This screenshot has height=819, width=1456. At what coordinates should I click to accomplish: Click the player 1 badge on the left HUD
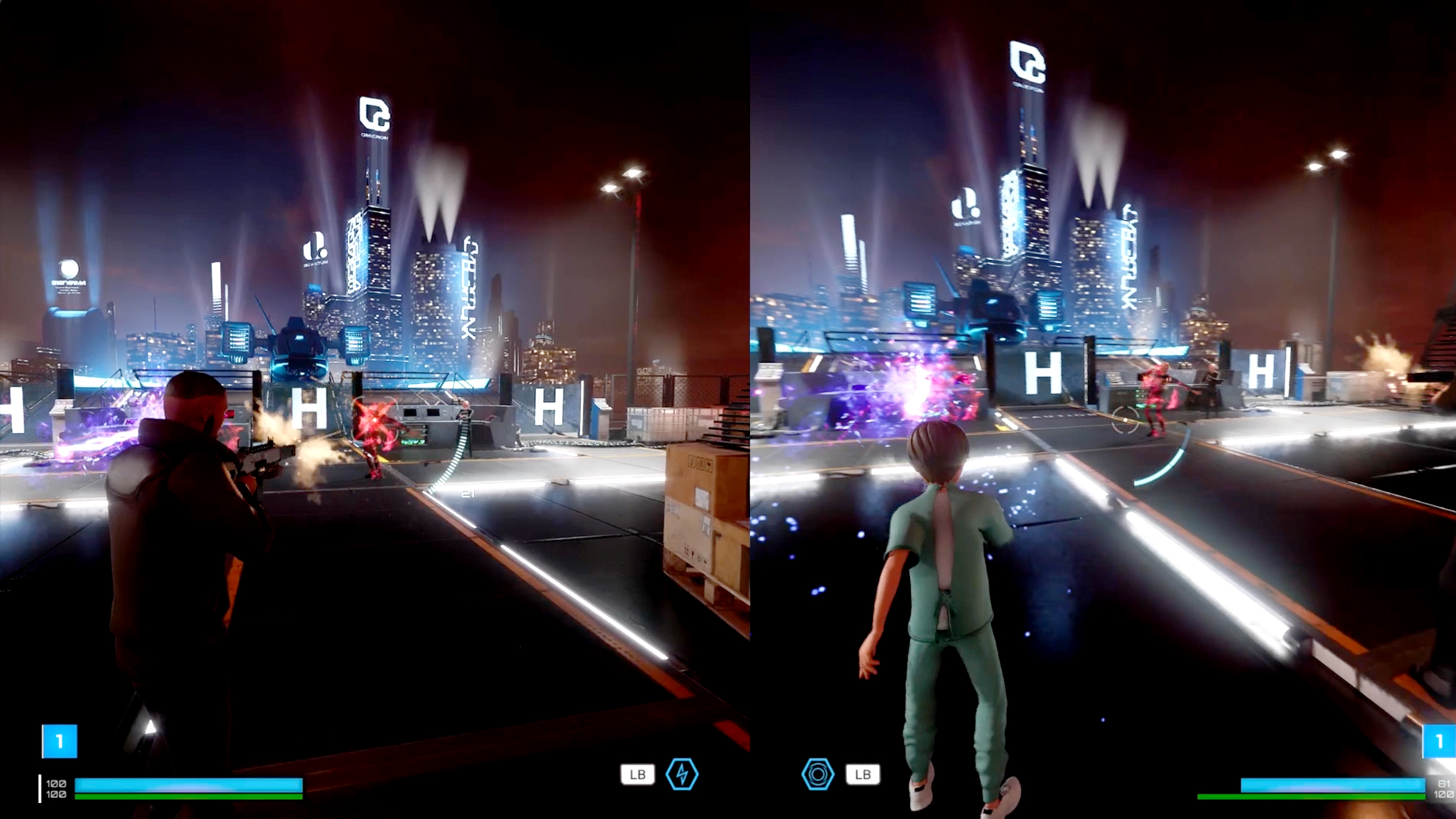pos(60,741)
